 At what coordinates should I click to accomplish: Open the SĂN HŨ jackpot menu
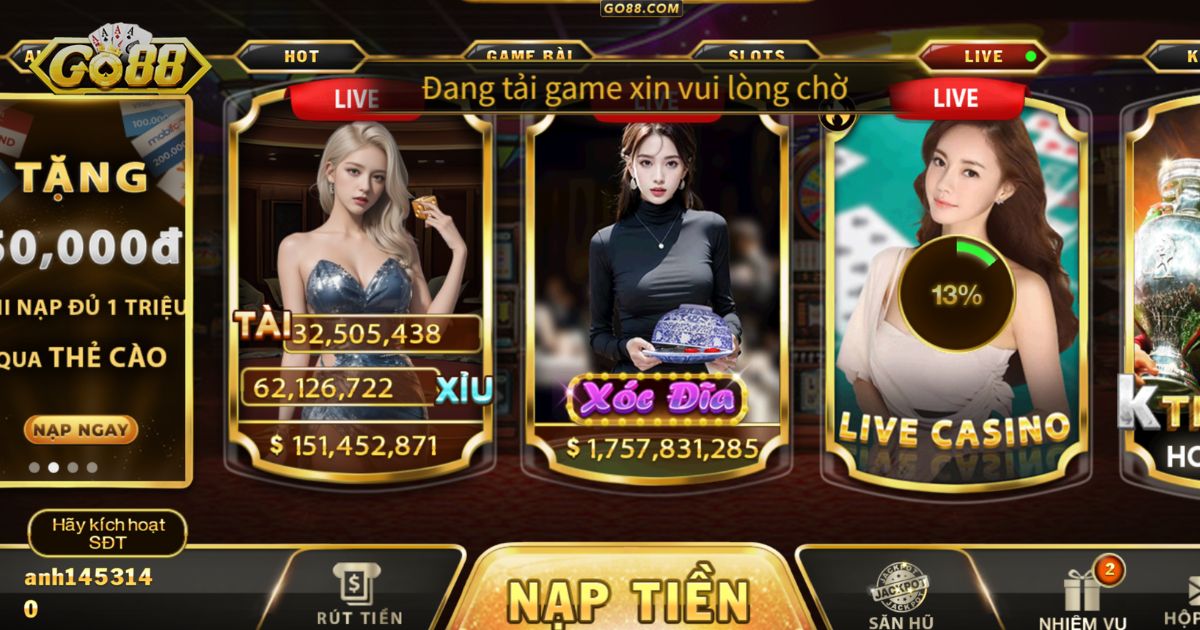coord(896,598)
